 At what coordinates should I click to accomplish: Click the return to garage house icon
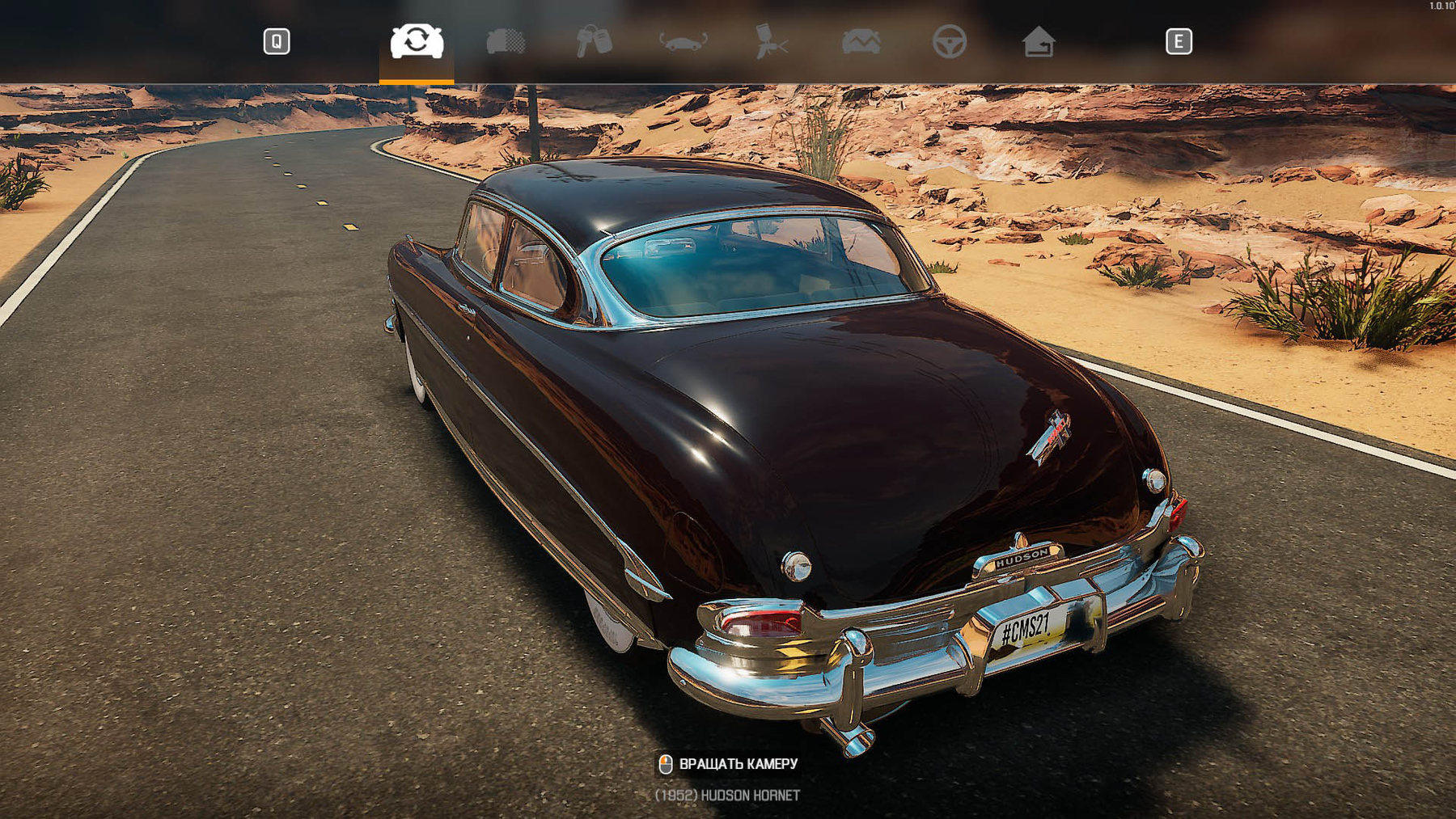pos(1038,41)
